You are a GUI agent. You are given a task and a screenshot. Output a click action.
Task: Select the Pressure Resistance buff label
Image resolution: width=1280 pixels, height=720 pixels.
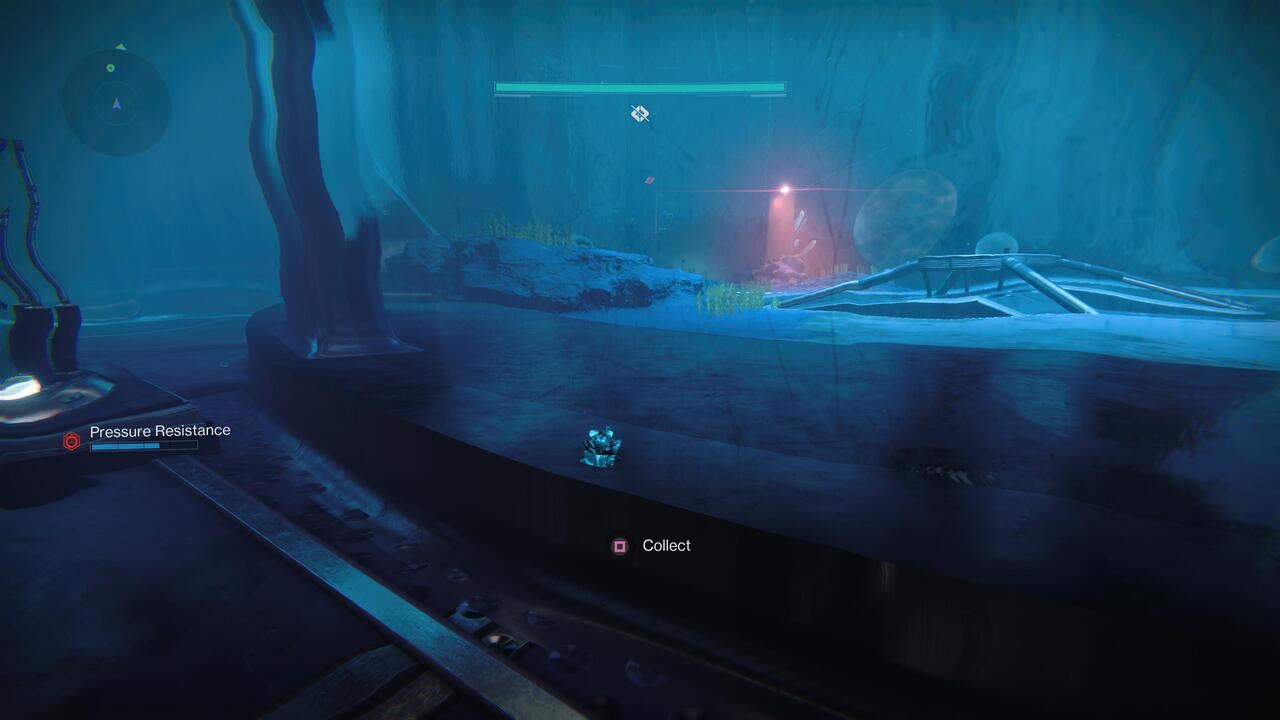(160, 430)
